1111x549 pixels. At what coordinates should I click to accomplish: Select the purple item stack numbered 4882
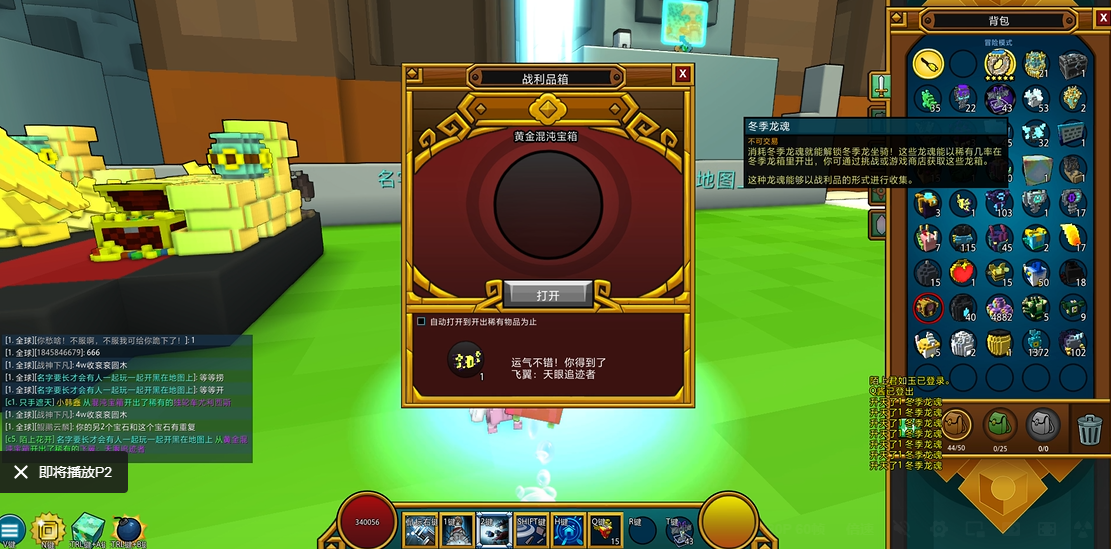(x=1000, y=307)
